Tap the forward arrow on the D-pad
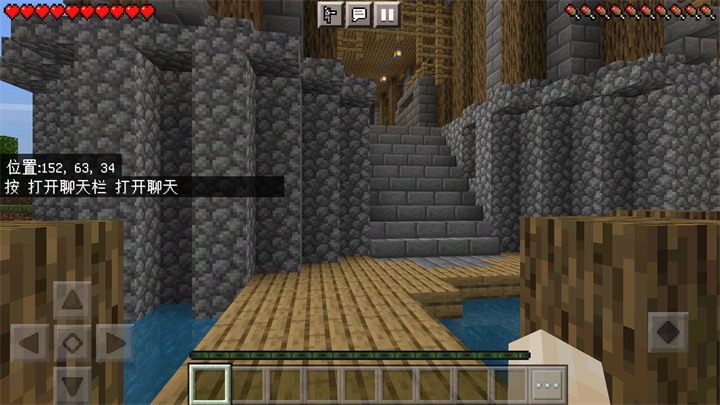720x405 pixels. (72, 300)
